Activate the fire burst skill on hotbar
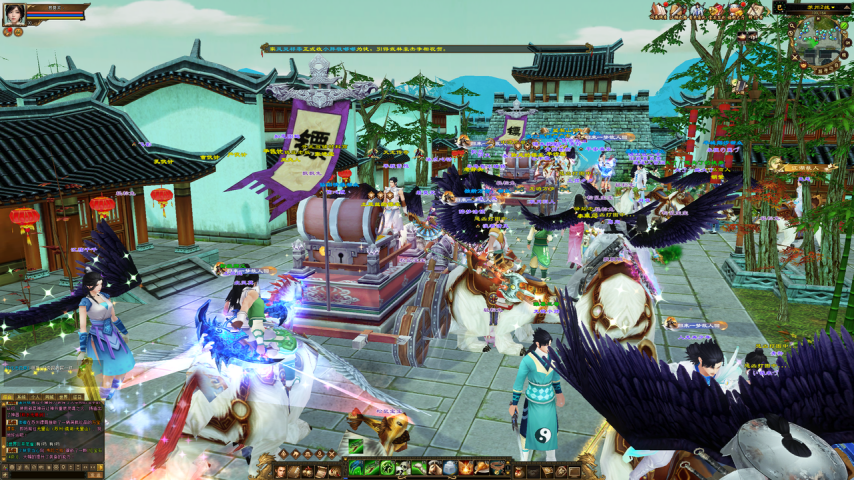Screen dimensions: 854x480 465,467
